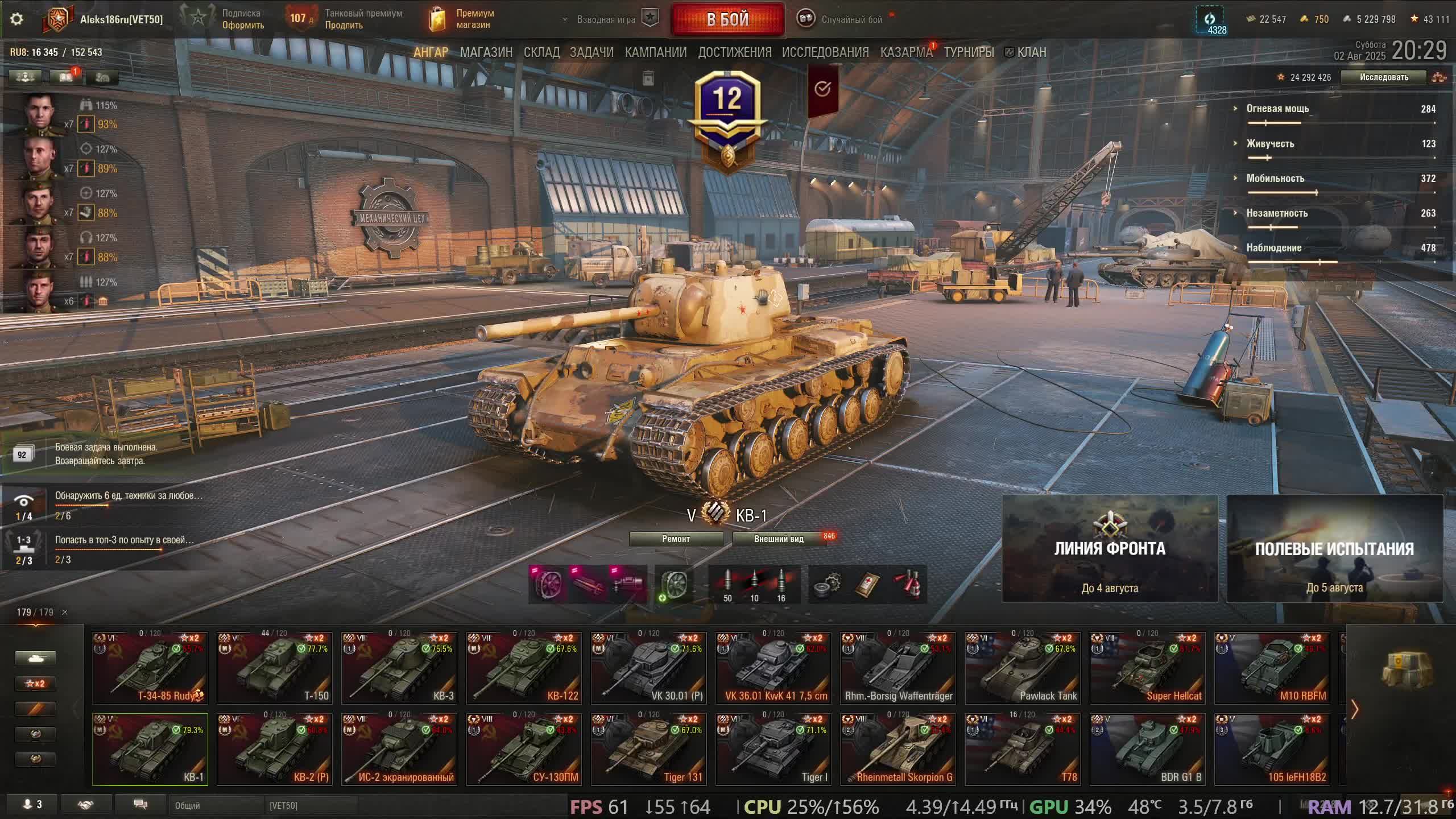Start battle with the В БОЙ button
Viewport: 1456px width, 819px height.
(727, 19)
